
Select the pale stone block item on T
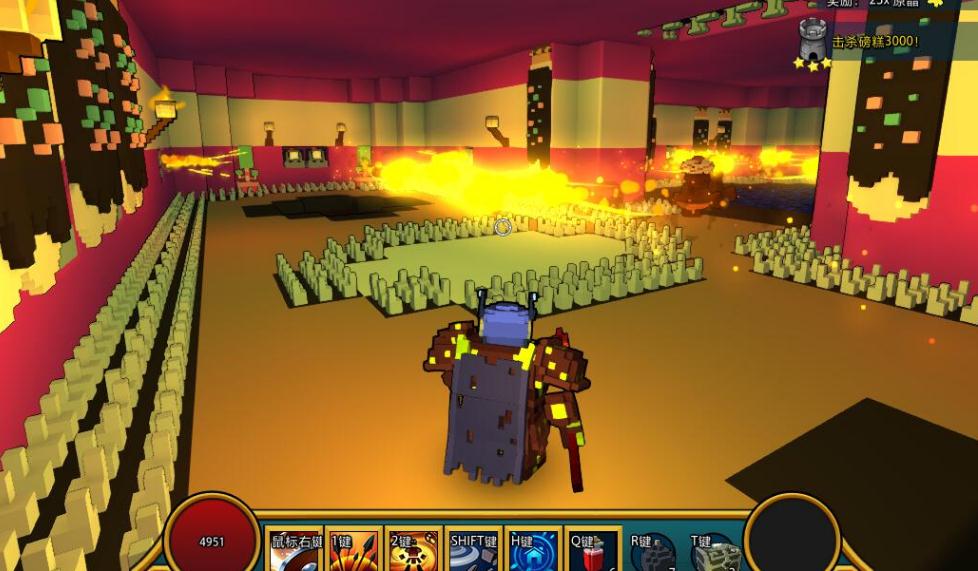click(714, 553)
